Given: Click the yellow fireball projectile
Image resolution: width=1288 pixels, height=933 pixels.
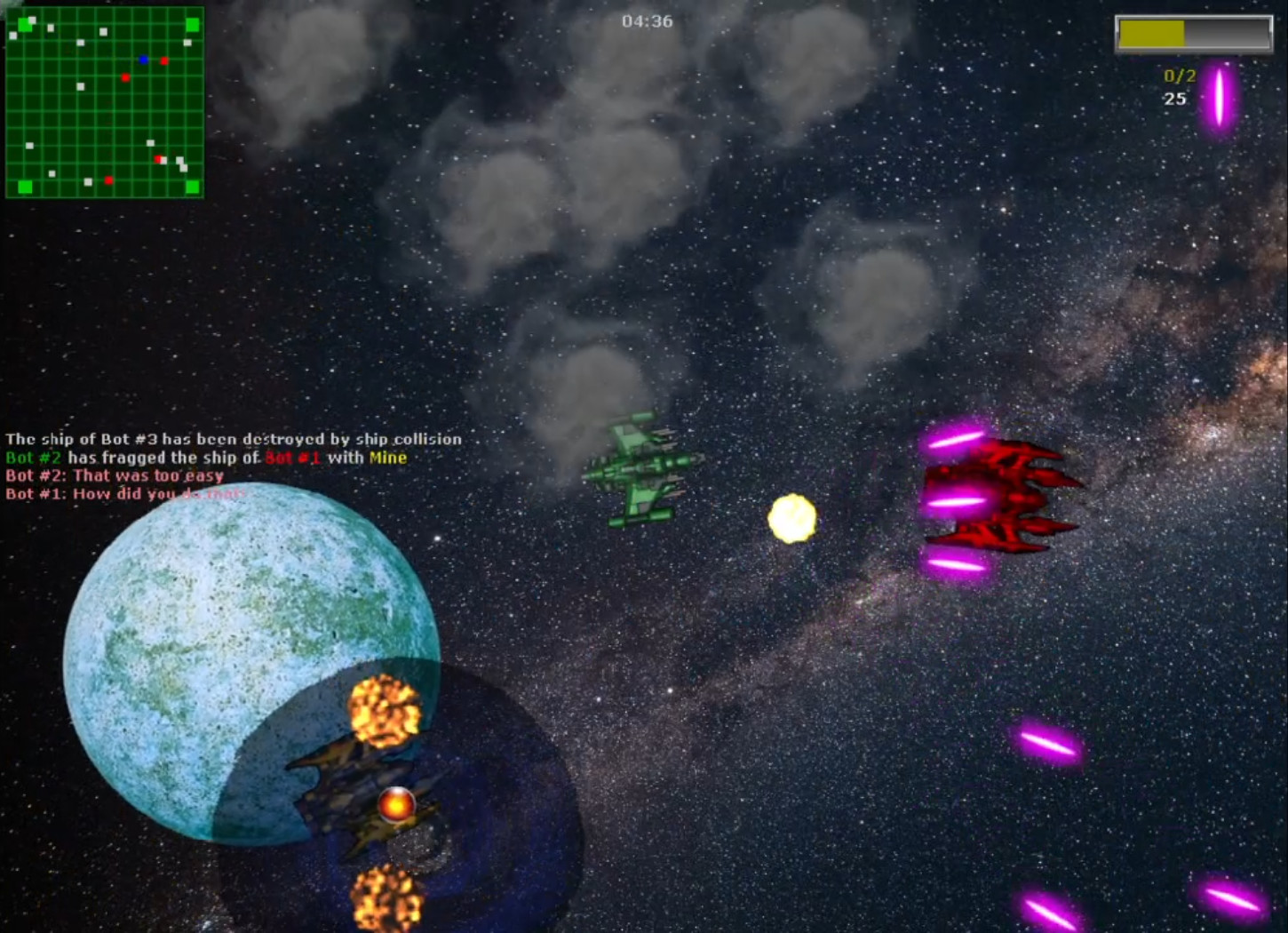Looking at the screenshot, I should (x=791, y=520).
